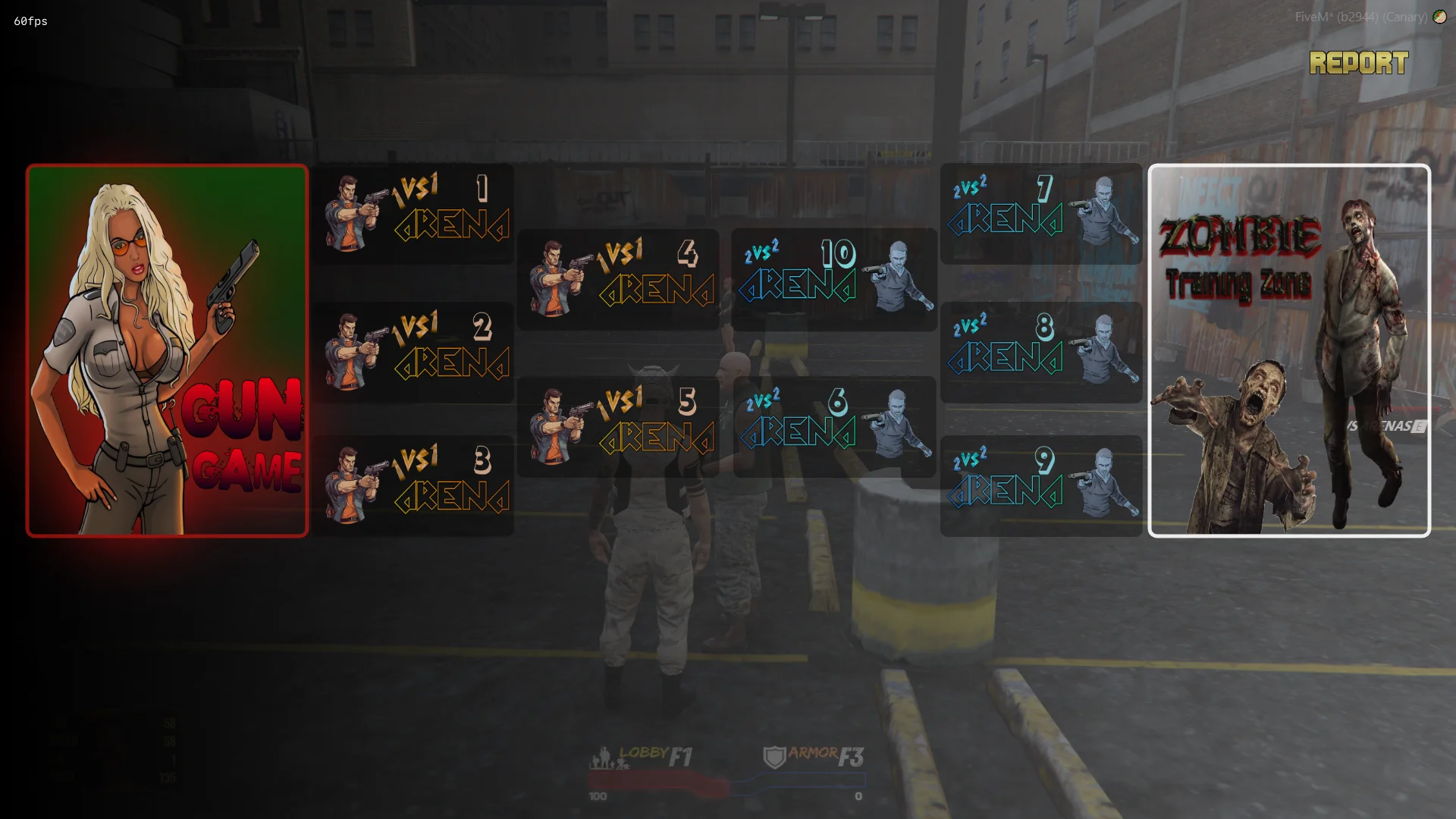Choose the 1vs1 Arena 4 tile
Viewport: 1456px width, 819px height.
[x=618, y=279]
